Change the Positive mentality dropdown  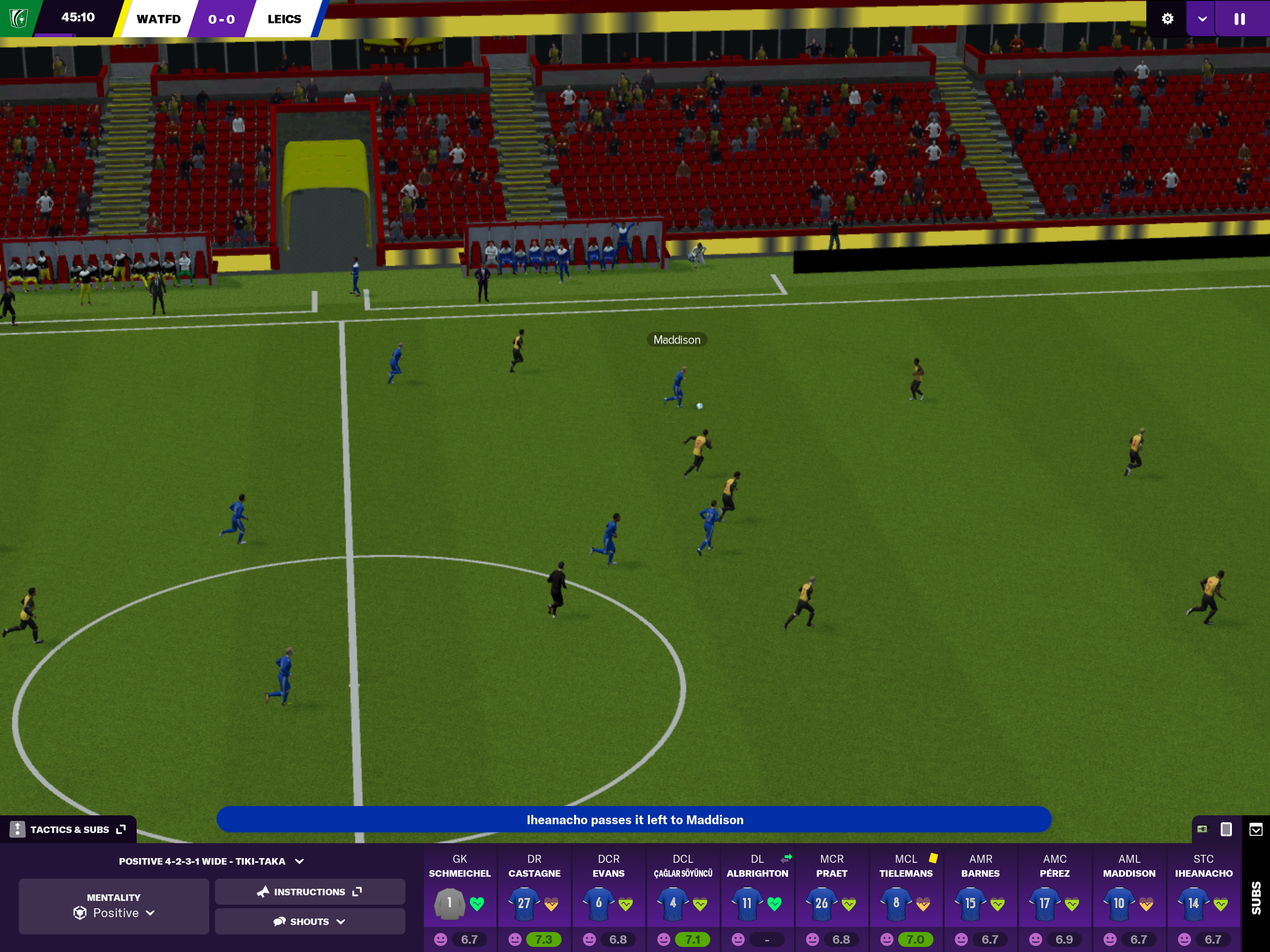pos(114,906)
